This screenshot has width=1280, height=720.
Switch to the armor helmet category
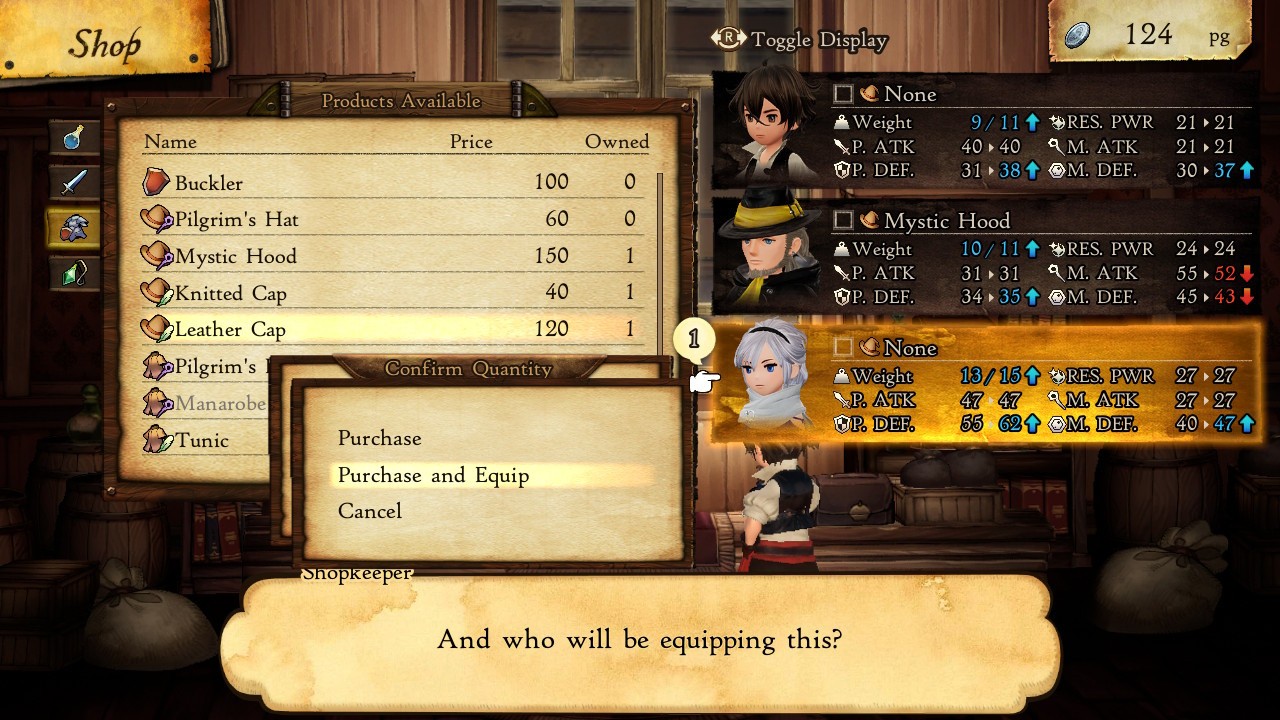pyautogui.click(x=74, y=228)
